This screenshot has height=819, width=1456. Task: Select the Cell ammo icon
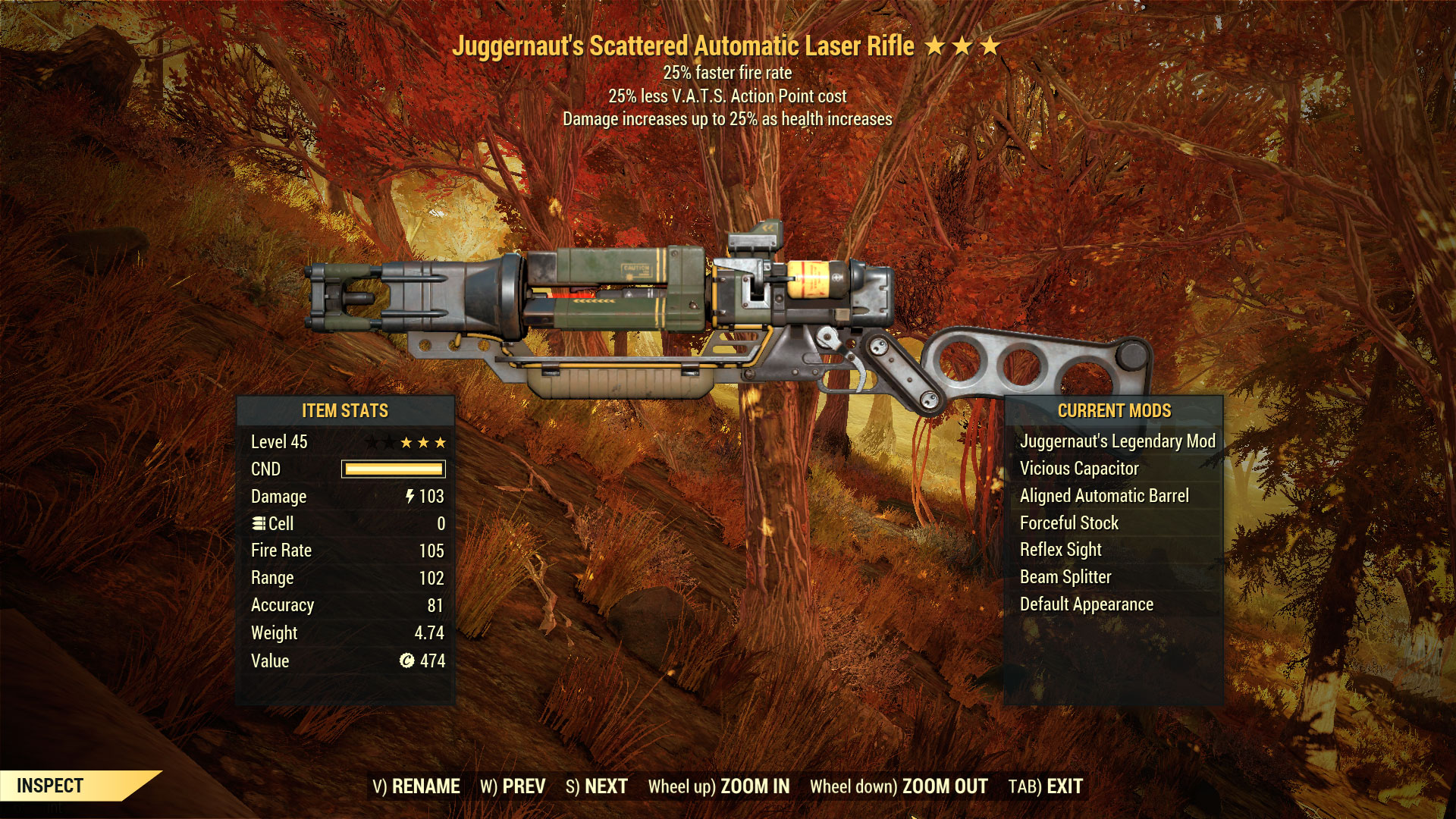[x=259, y=523]
